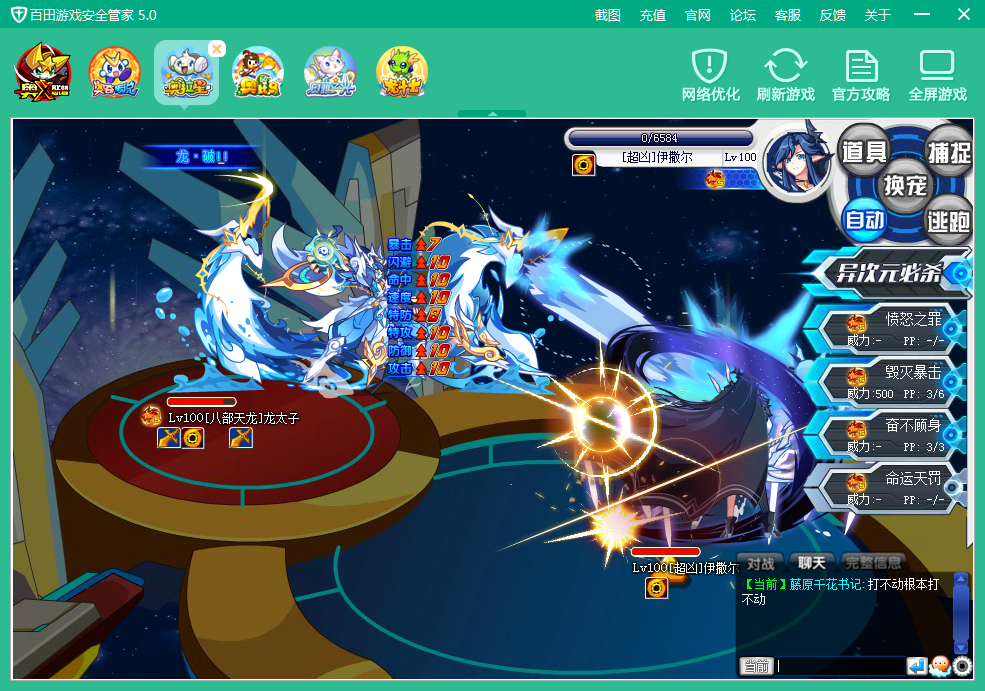This screenshot has width=985, height=691.
Task: Open the 聊天 chat tab
Action: 811,563
